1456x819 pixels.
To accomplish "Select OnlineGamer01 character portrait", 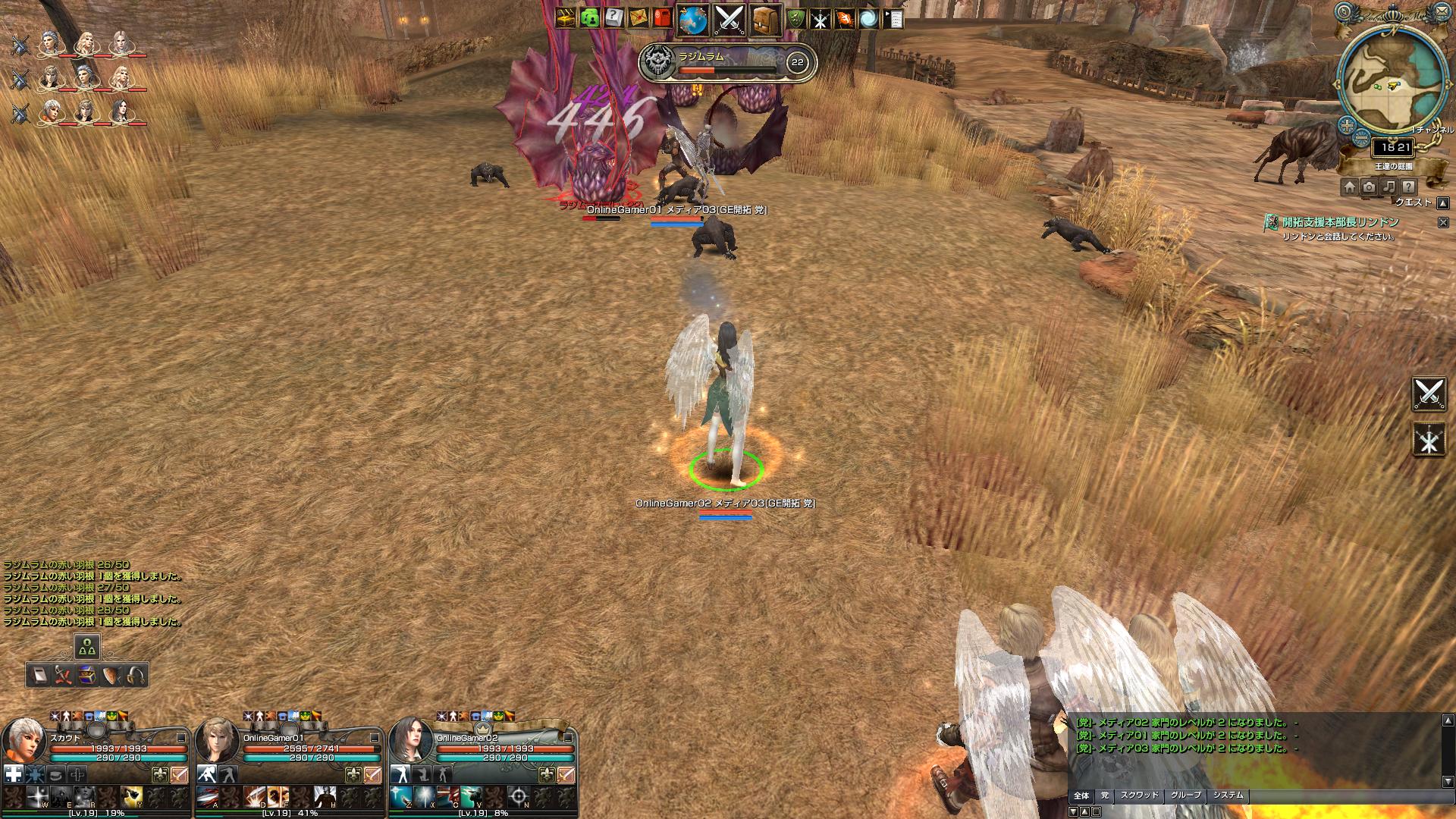I will click(x=218, y=742).
